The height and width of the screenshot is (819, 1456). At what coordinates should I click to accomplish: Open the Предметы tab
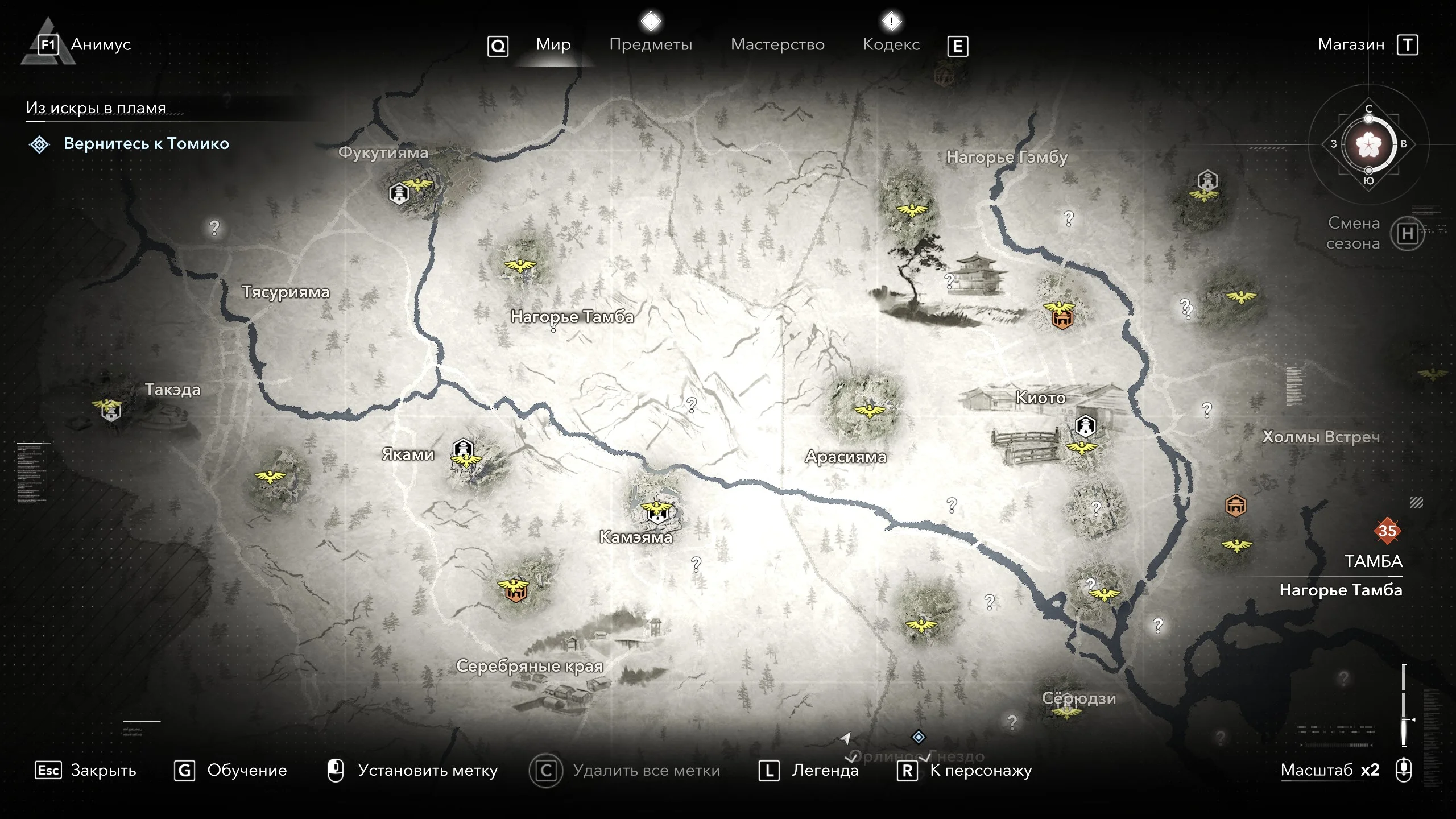(x=651, y=44)
